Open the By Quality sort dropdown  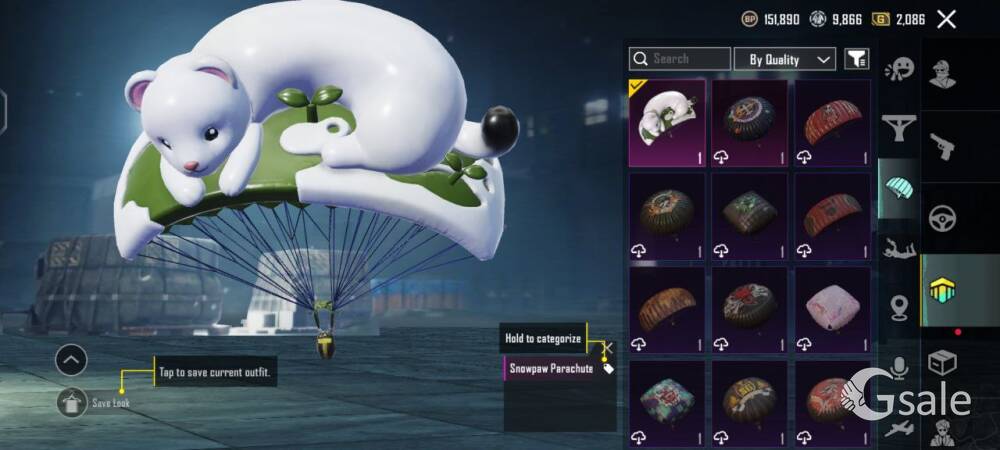785,59
